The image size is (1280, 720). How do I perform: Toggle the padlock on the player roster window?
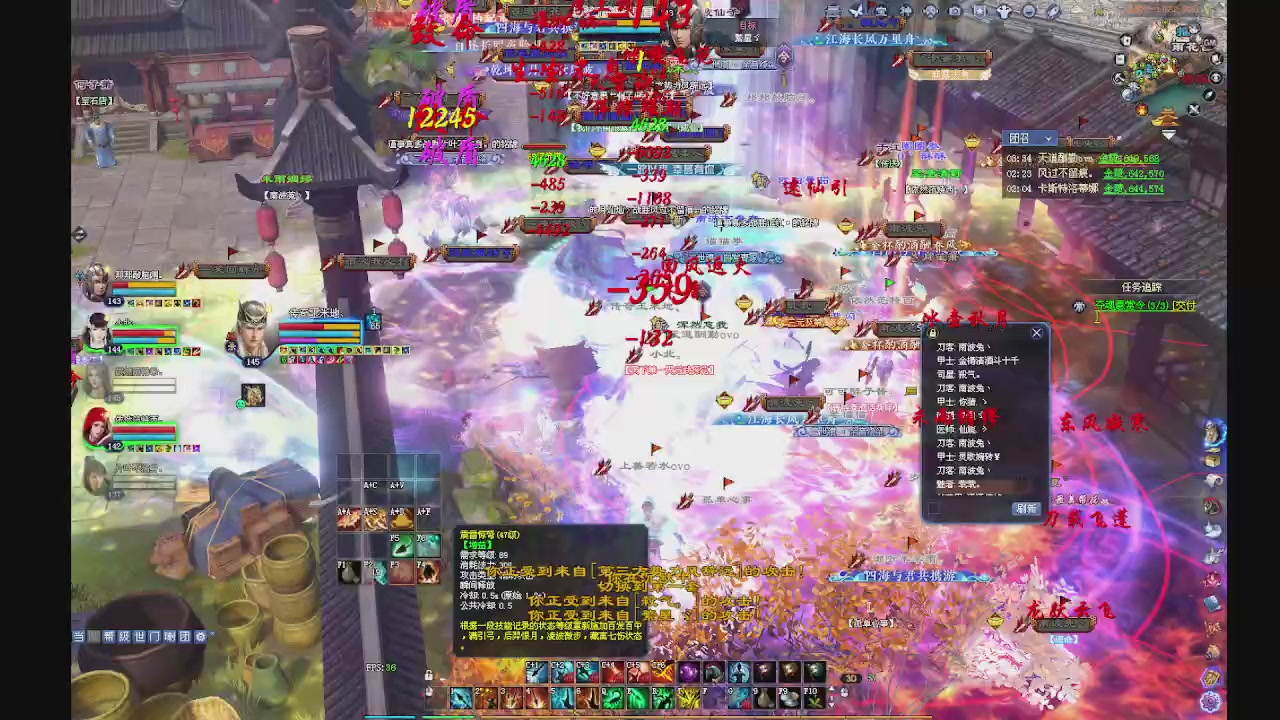[932, 333]
